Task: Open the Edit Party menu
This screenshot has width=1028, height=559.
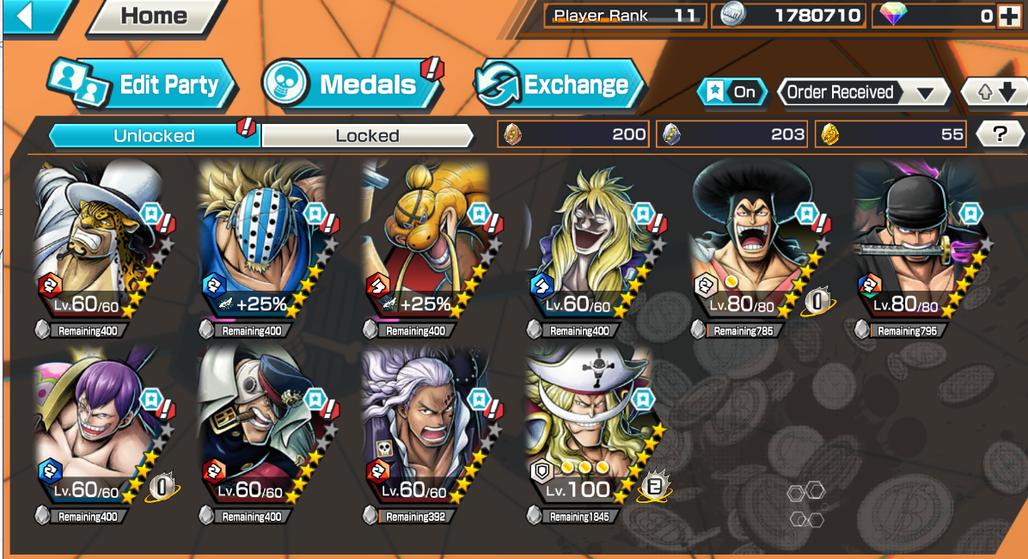Action: coord(145,85)
